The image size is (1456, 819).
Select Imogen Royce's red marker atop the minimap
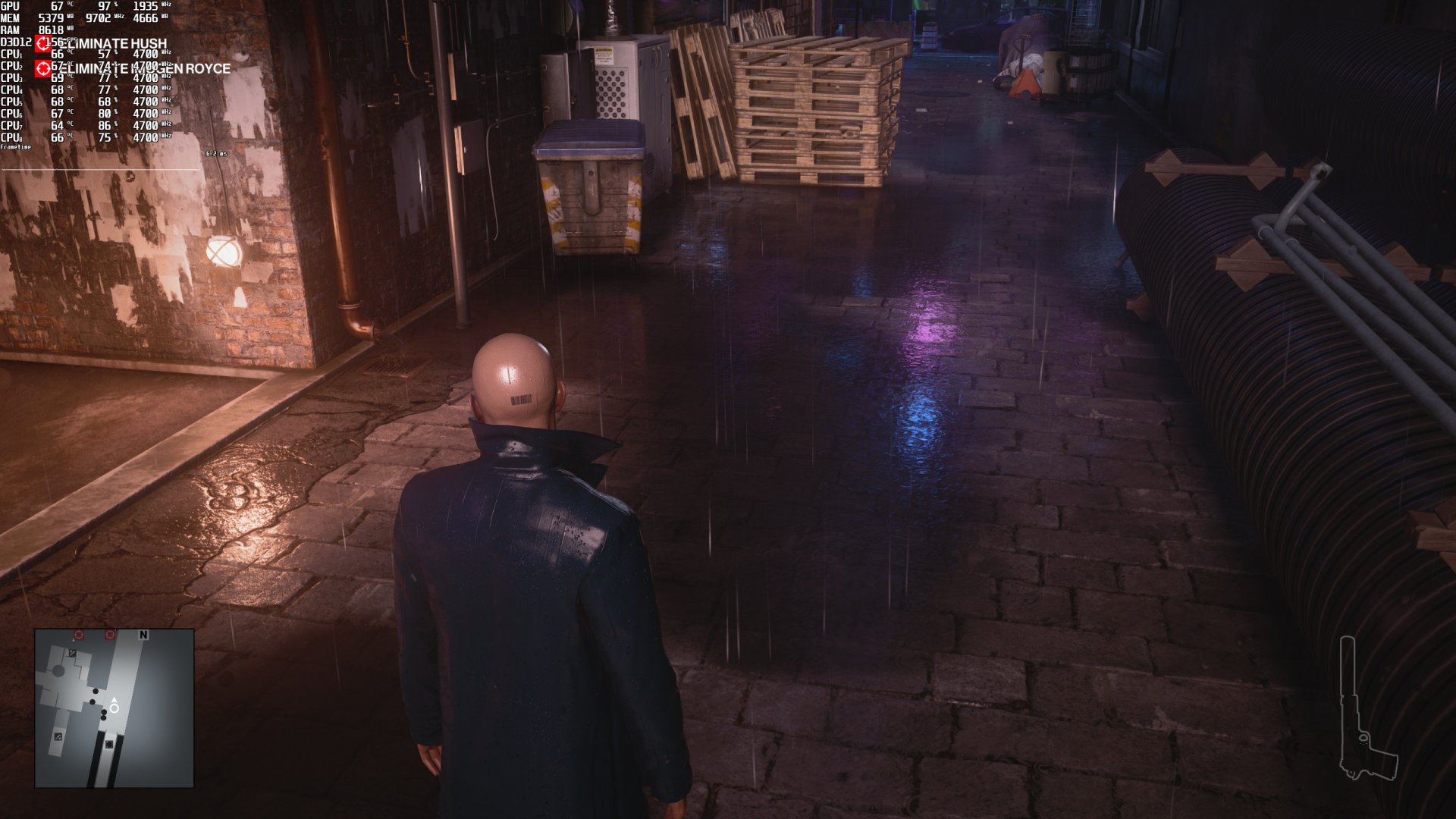(111, 635)
